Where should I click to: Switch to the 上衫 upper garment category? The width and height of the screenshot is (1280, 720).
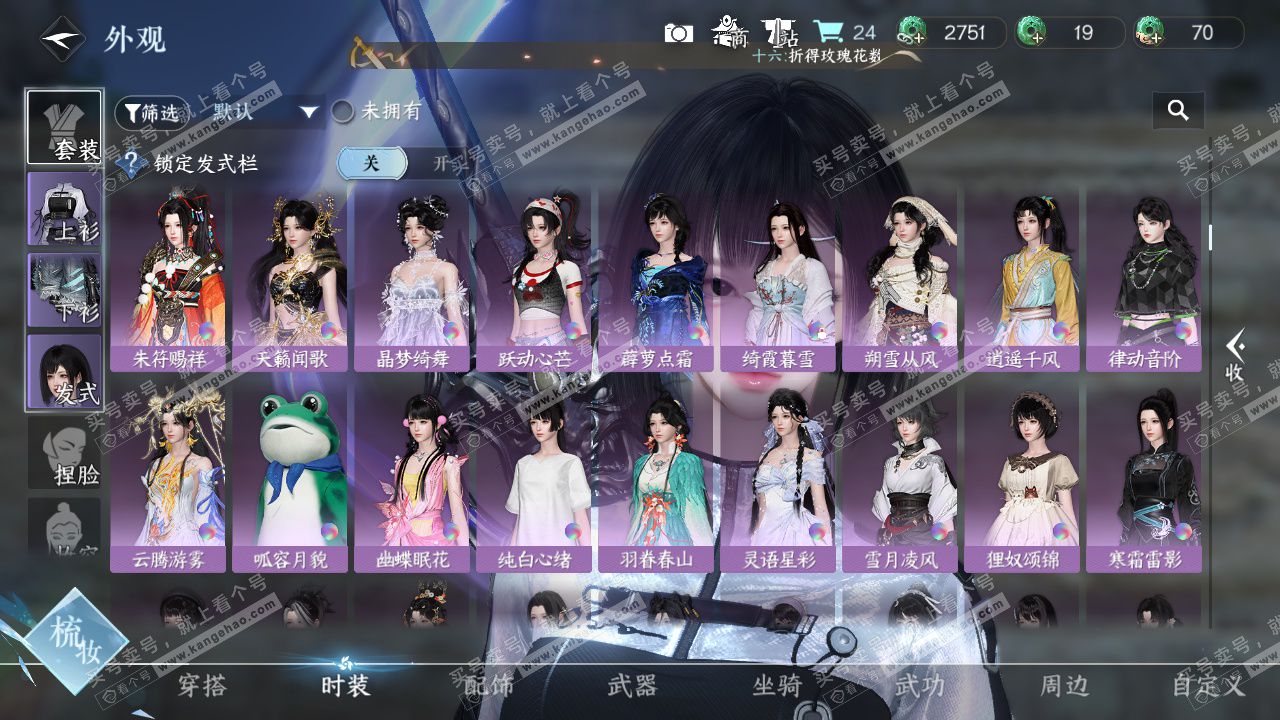[x=64, y=208]
